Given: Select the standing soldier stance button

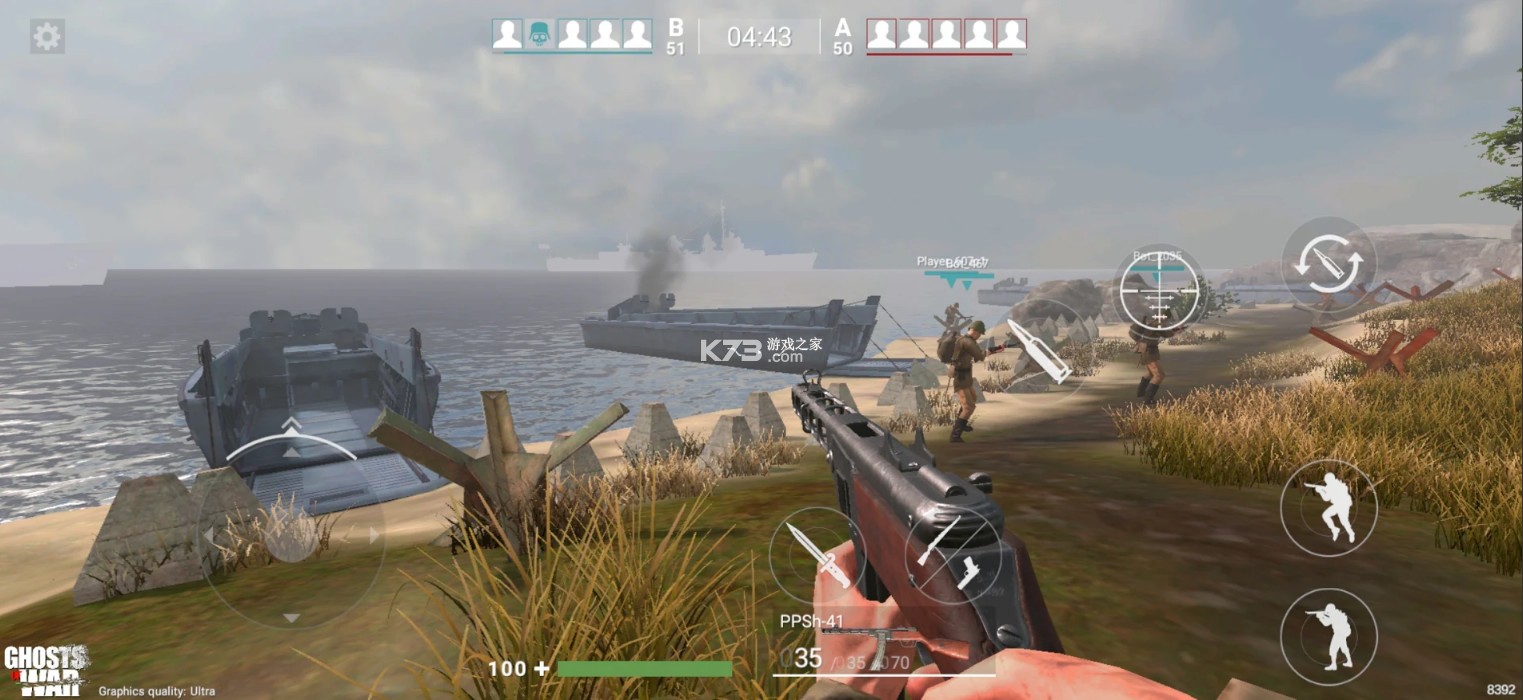Looking at the screenshot, I should (x=1329, y=637).
